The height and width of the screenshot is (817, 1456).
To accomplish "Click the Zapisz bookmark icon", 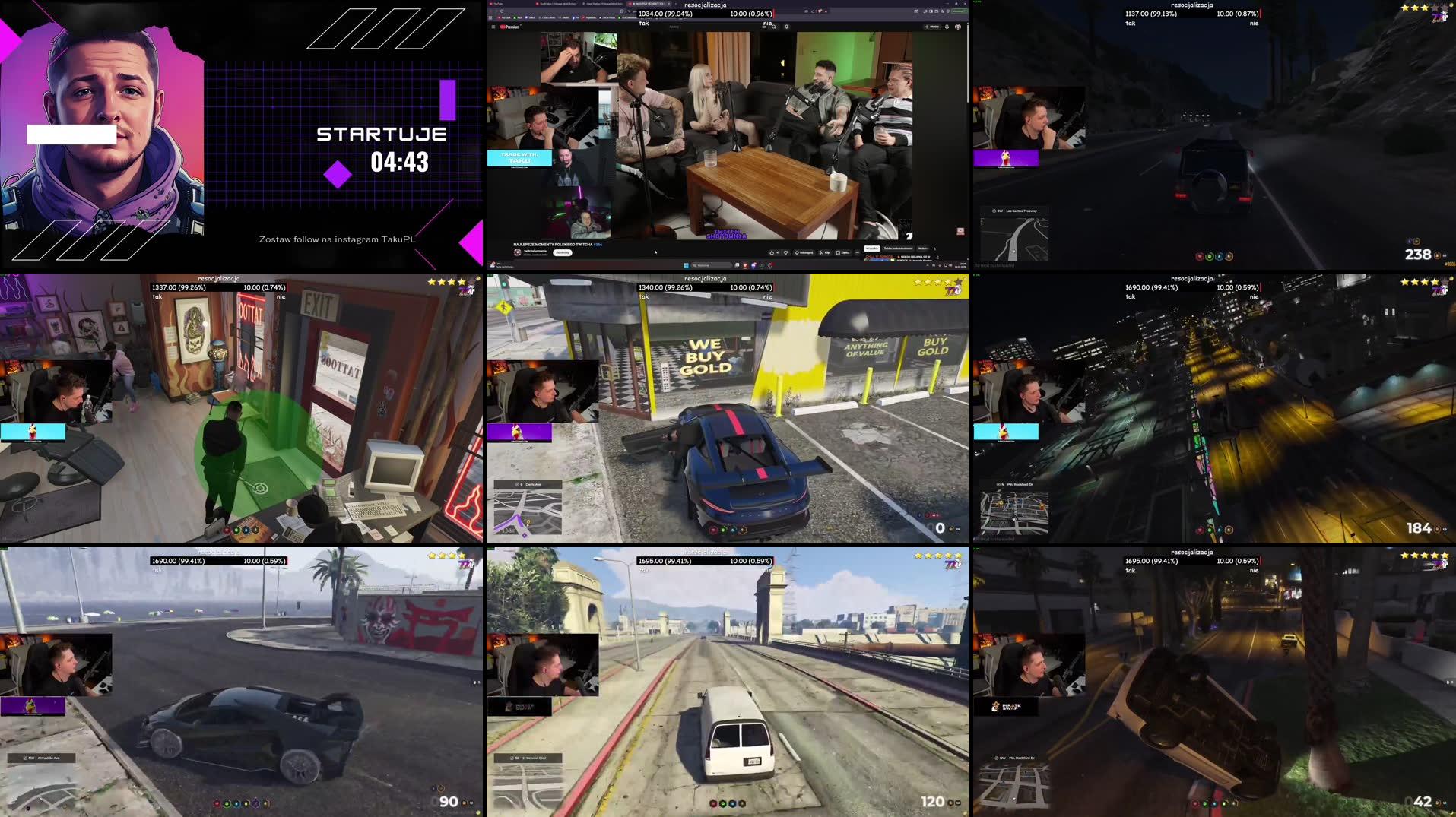I will [842, 252].
